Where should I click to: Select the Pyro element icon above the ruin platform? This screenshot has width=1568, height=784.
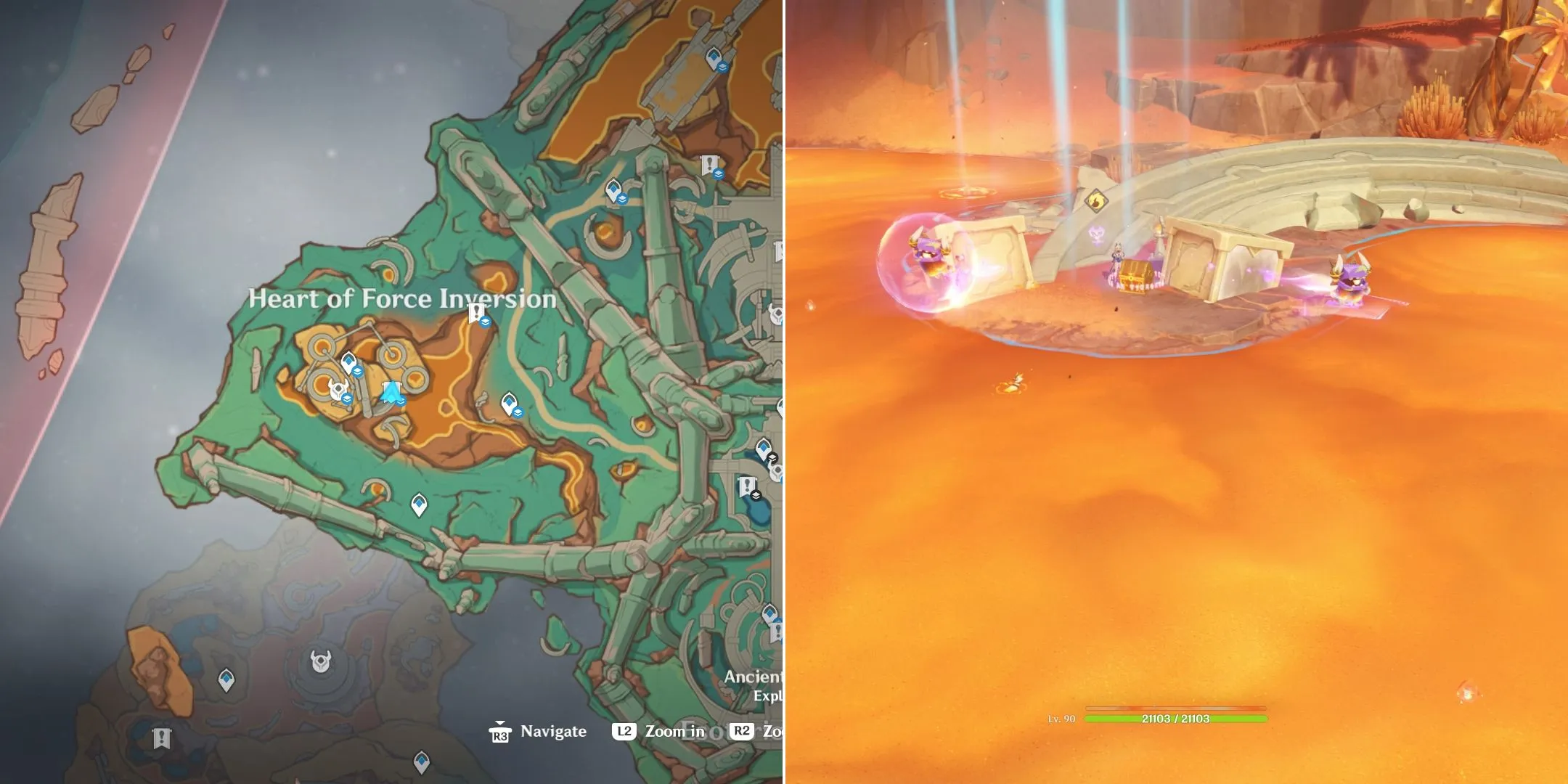(1097, 201)
